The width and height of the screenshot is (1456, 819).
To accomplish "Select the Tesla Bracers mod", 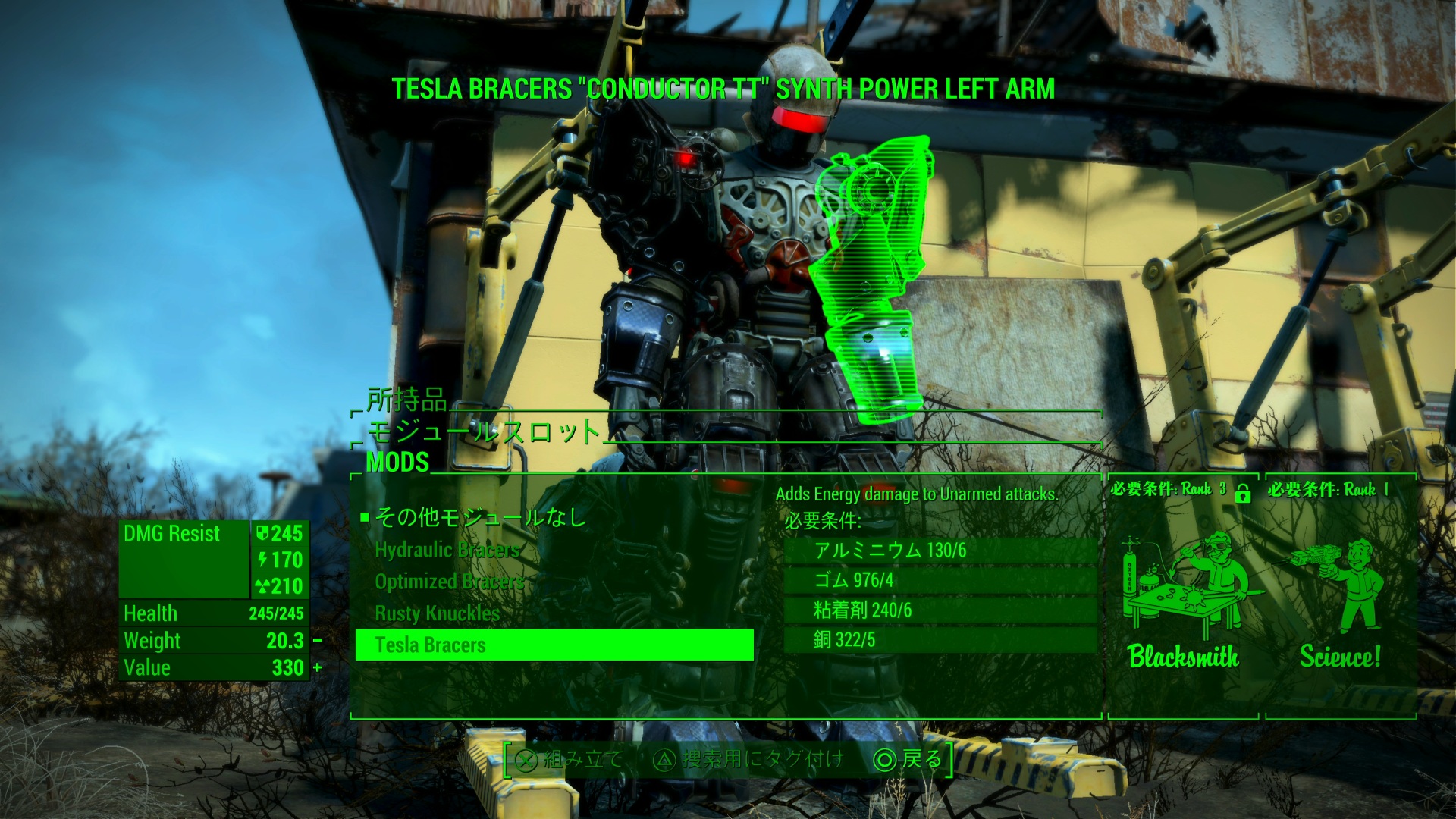I will click(554, 645).
